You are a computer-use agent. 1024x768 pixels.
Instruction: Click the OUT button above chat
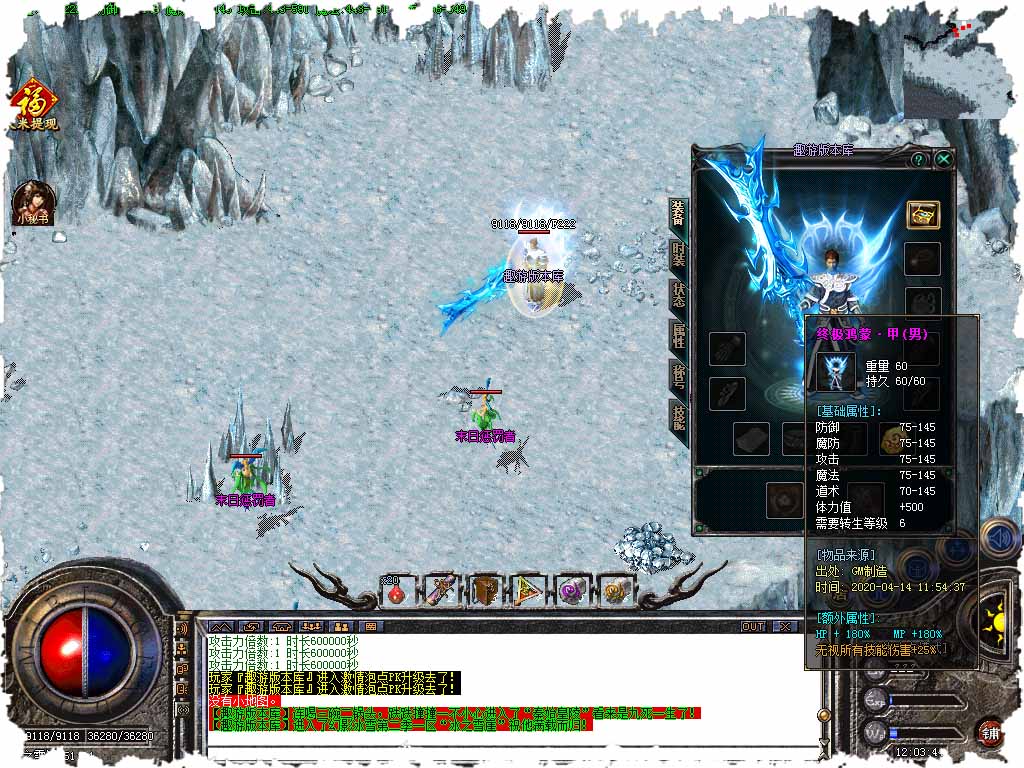pos(753,626)
